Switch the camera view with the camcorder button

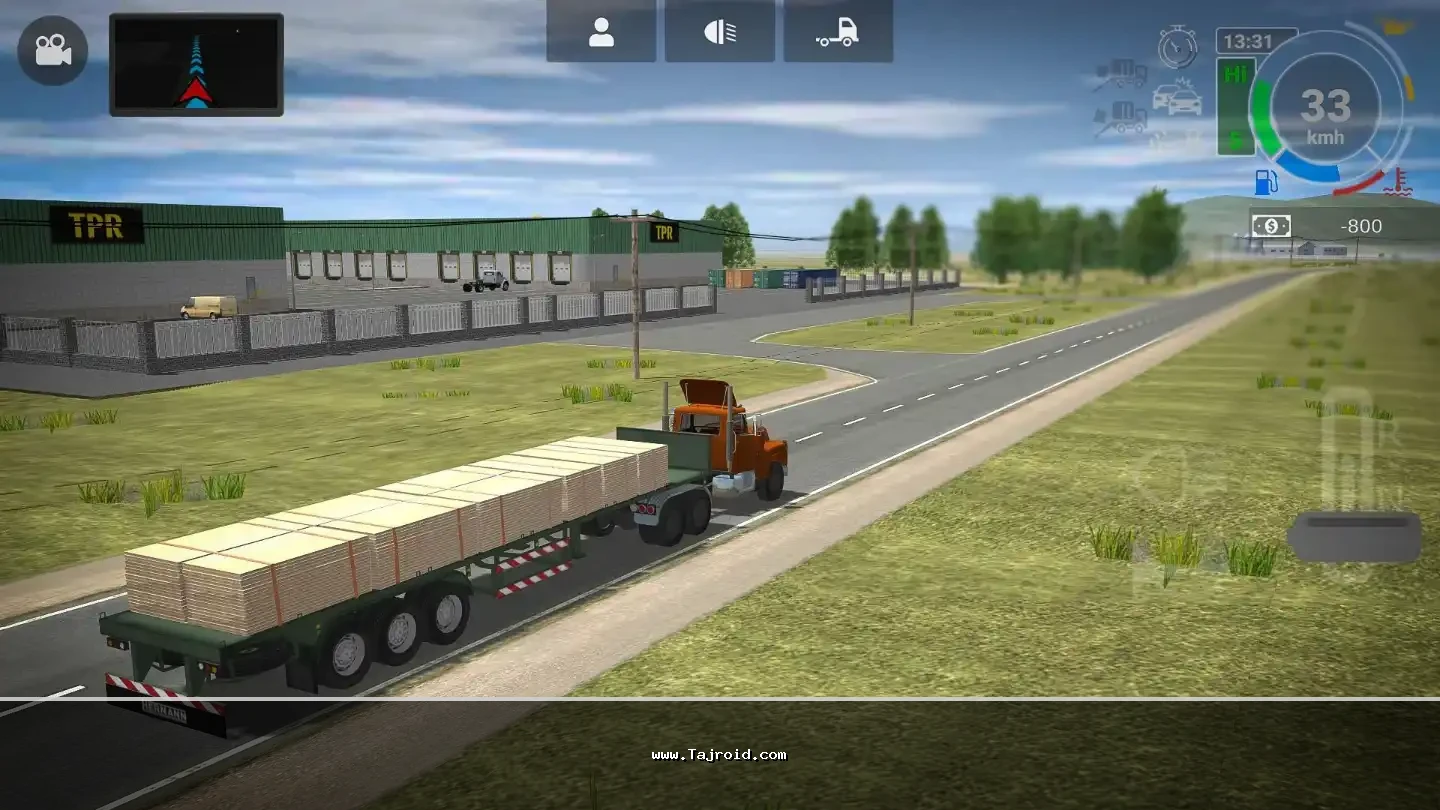52,50
